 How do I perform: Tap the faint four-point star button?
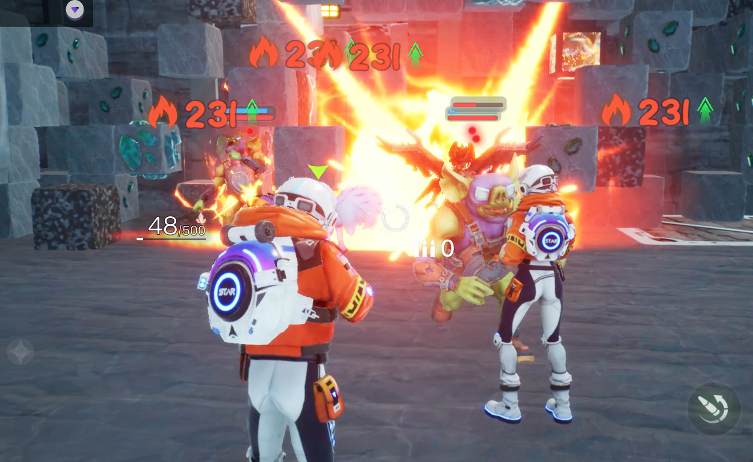coord(20,351)
